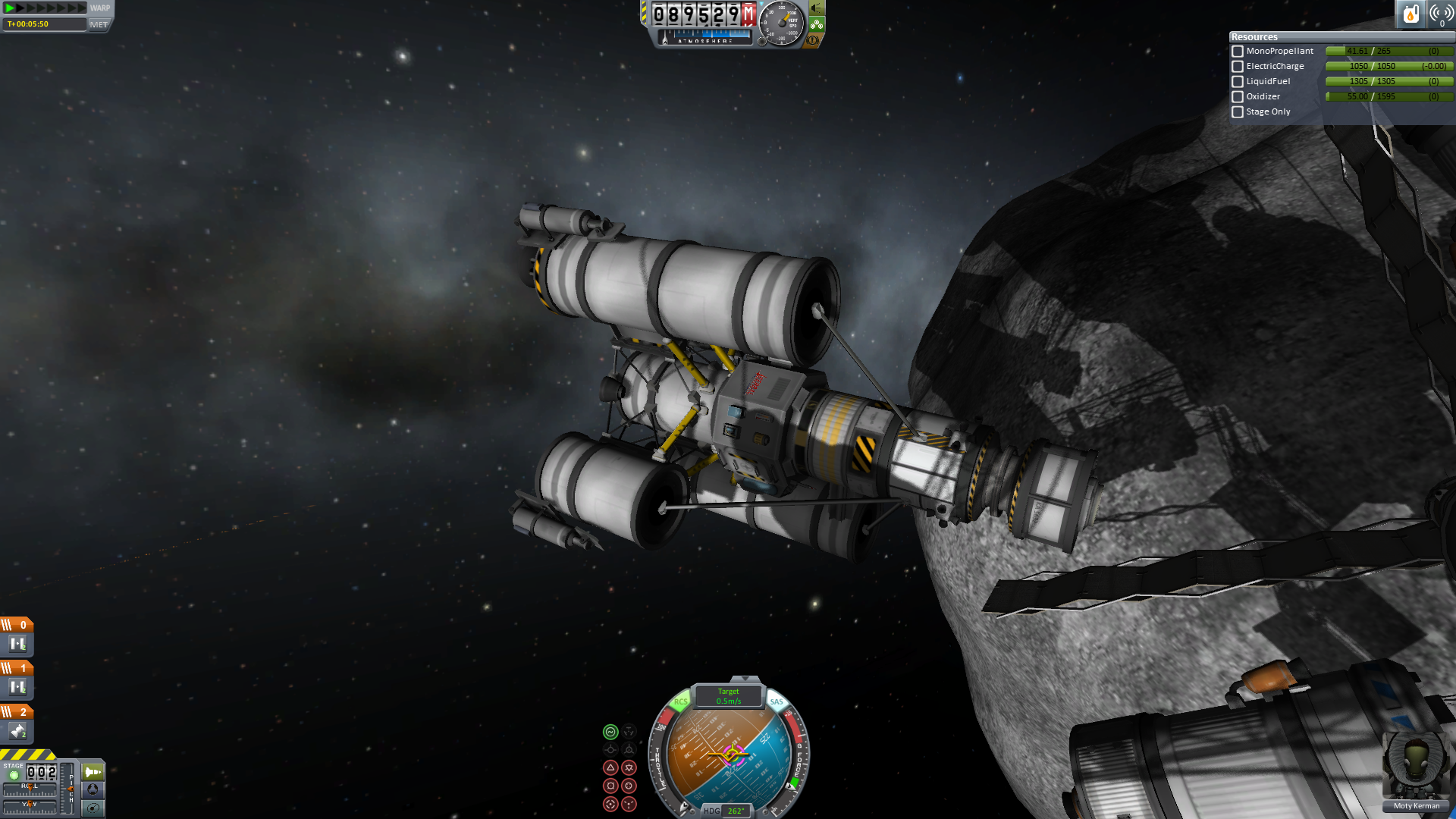Tick the ElectricCharge checkbox
Viewport: 1456px width, 819px height.
click(1238, 67)
